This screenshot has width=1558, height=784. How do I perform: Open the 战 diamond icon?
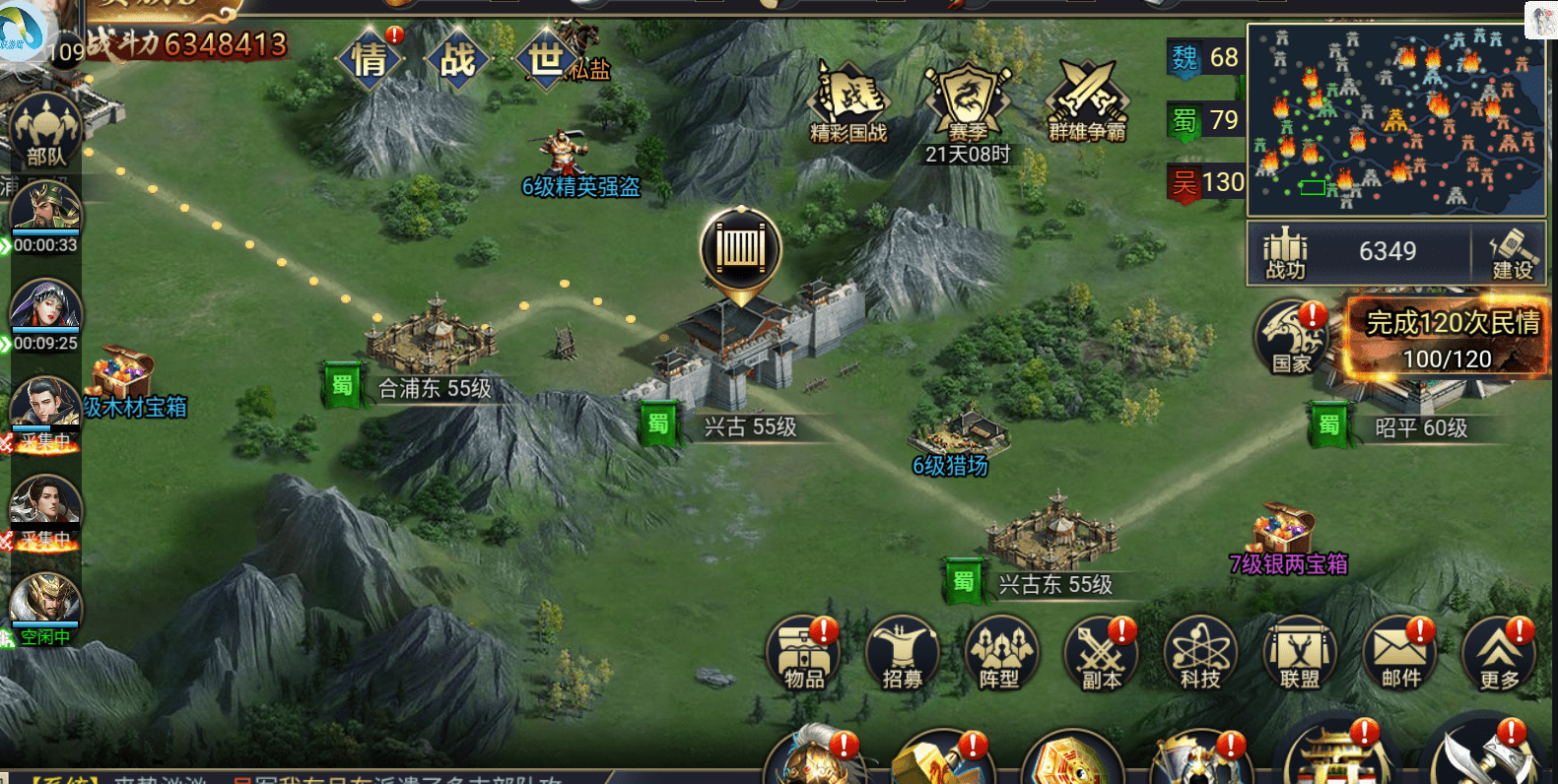pos(457,60)
